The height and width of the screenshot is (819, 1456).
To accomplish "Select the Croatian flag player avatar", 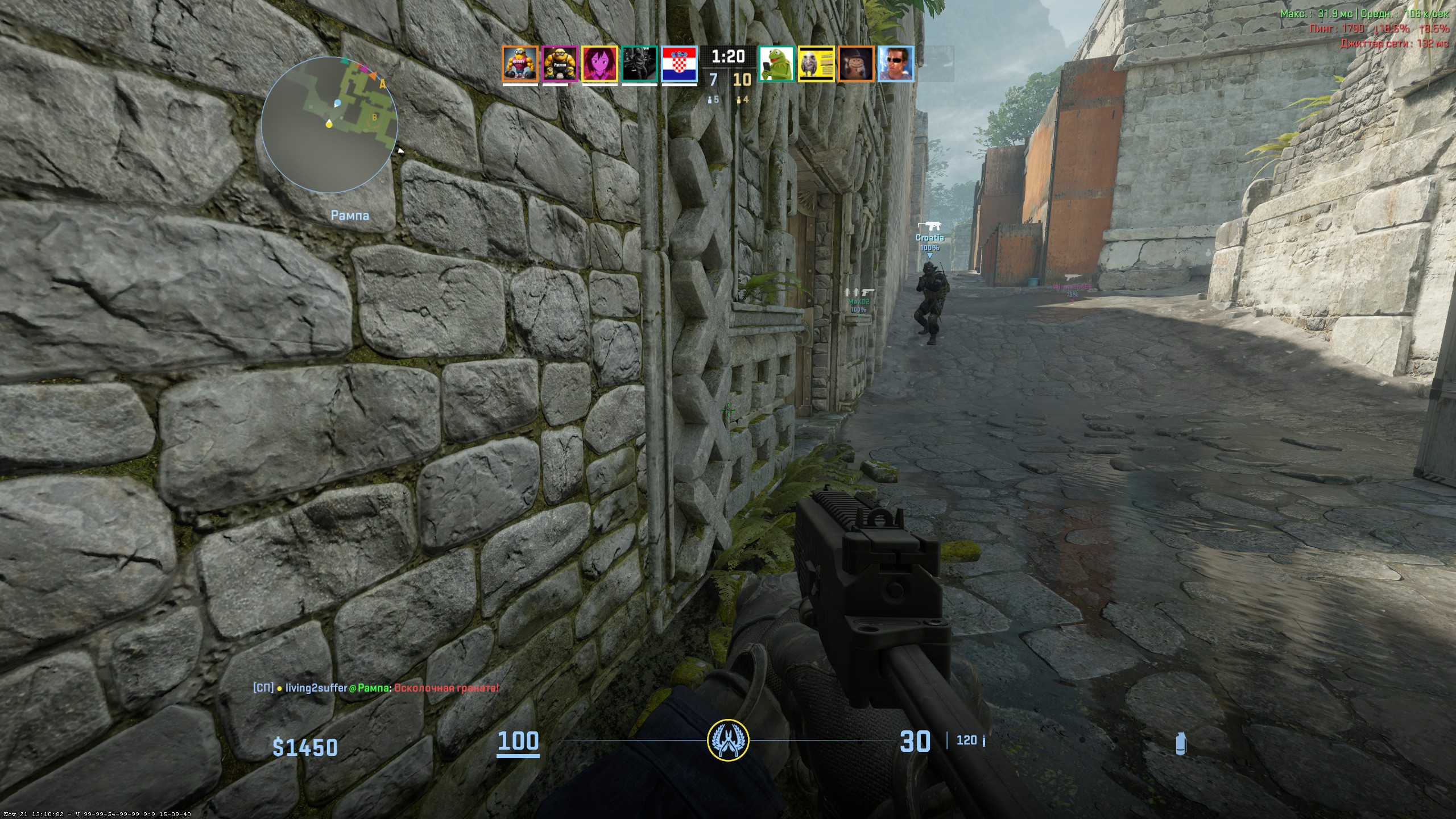I will (680, 64).
